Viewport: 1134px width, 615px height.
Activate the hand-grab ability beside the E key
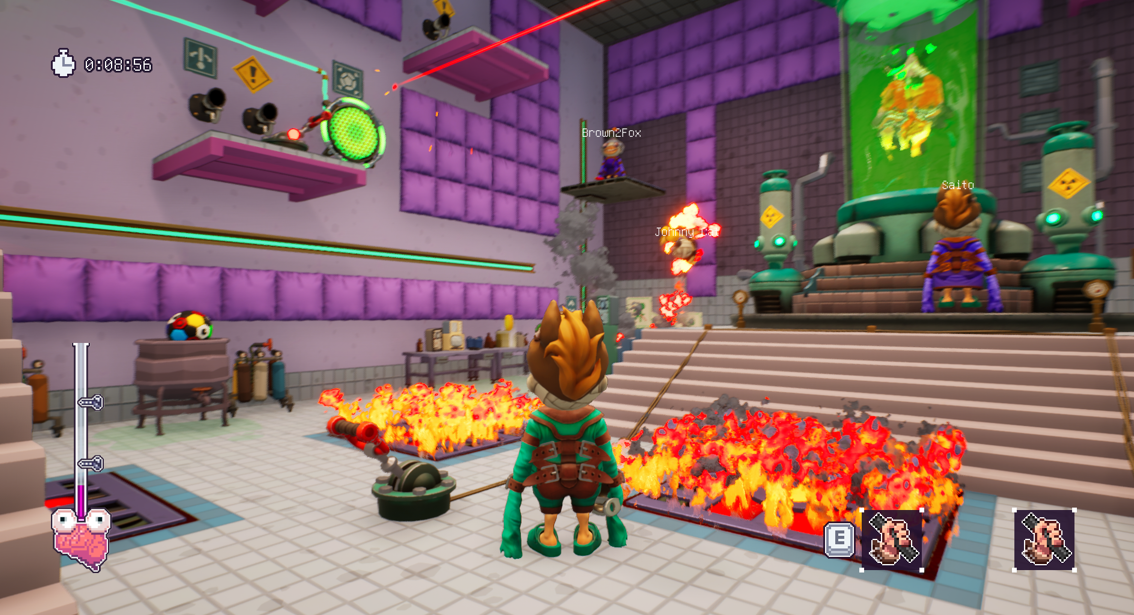(892, 540)
